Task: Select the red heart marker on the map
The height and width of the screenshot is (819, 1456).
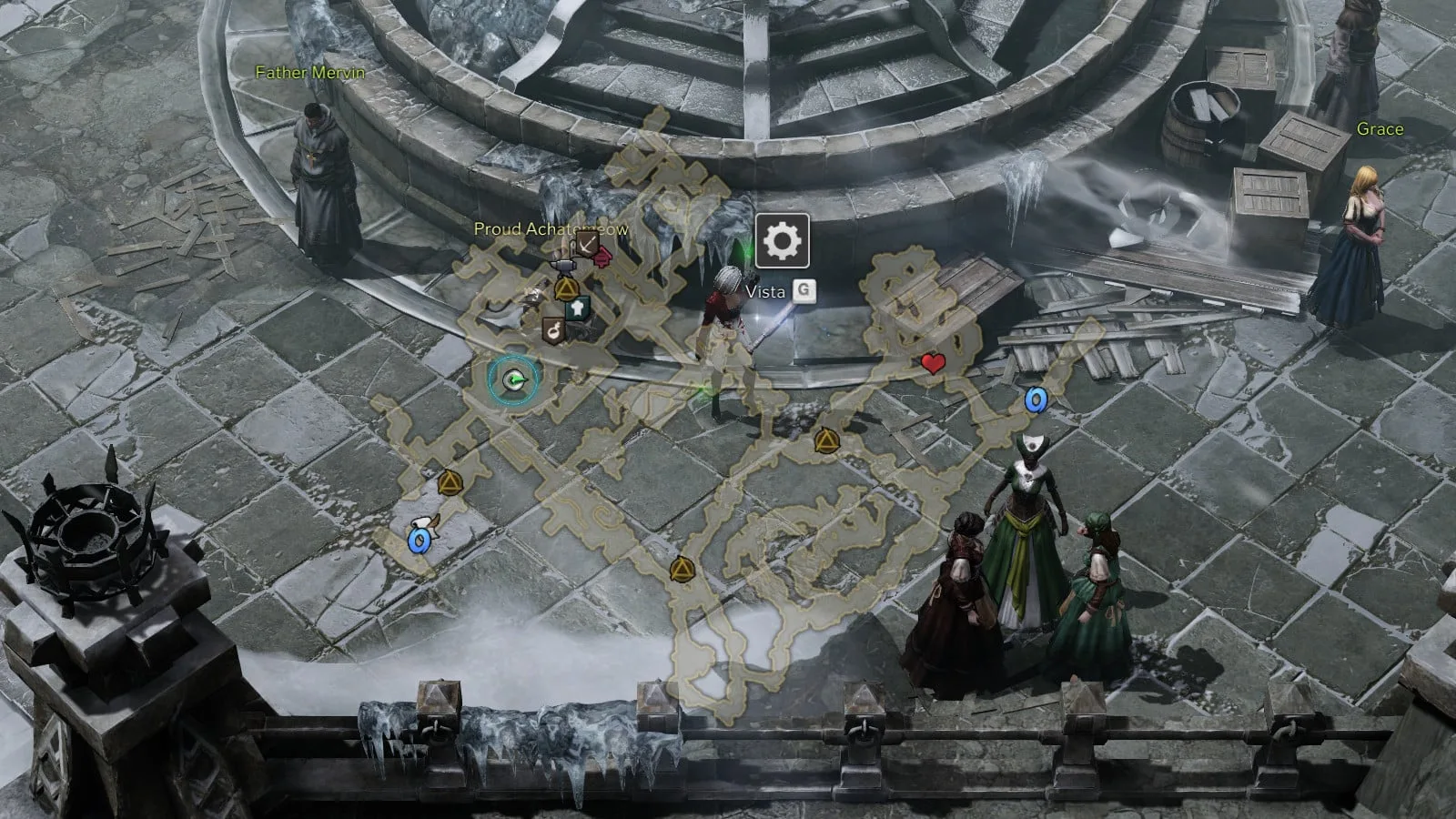Action: coord(932,364)
